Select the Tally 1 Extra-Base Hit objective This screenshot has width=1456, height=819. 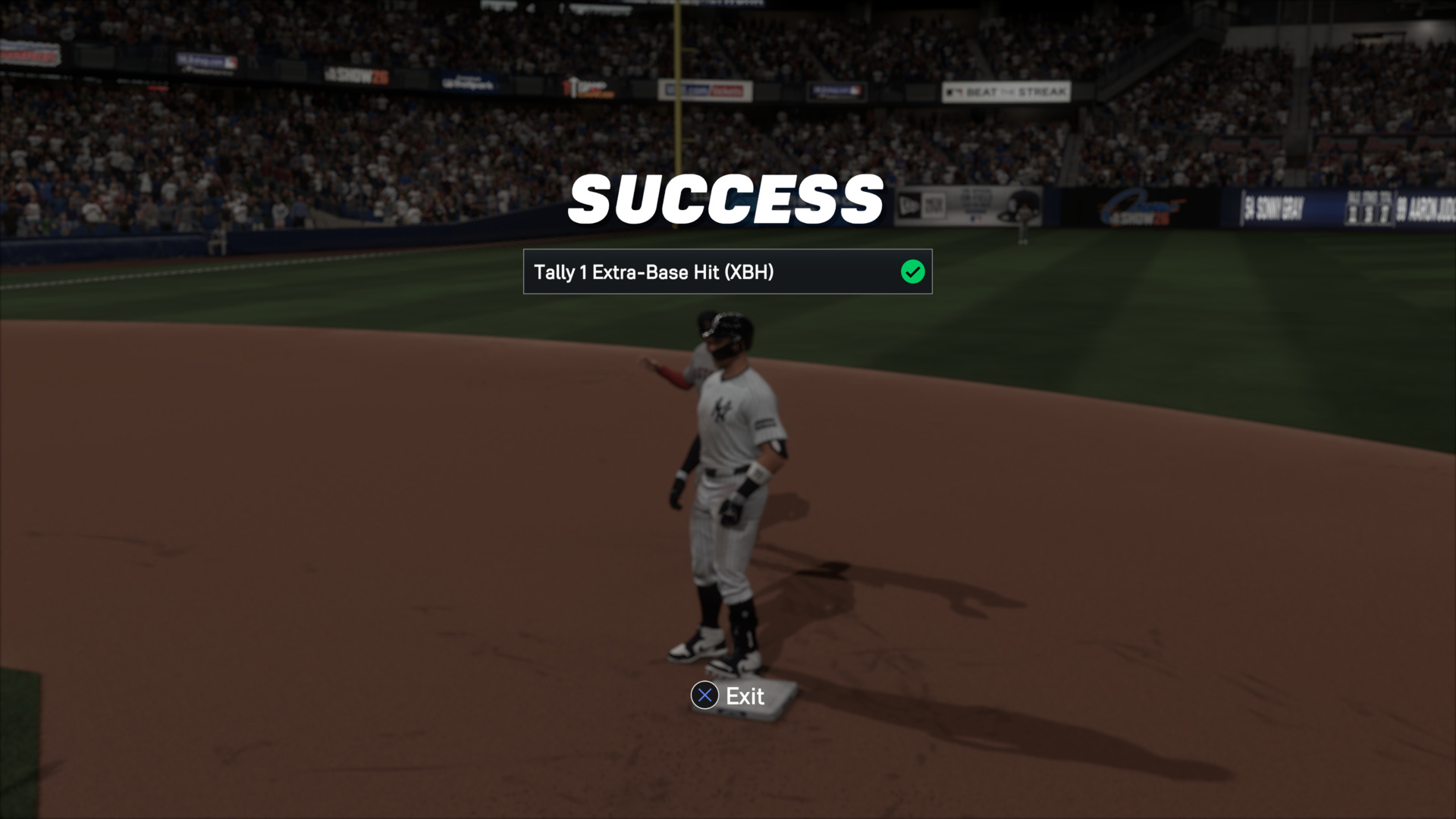coord(727,271)
